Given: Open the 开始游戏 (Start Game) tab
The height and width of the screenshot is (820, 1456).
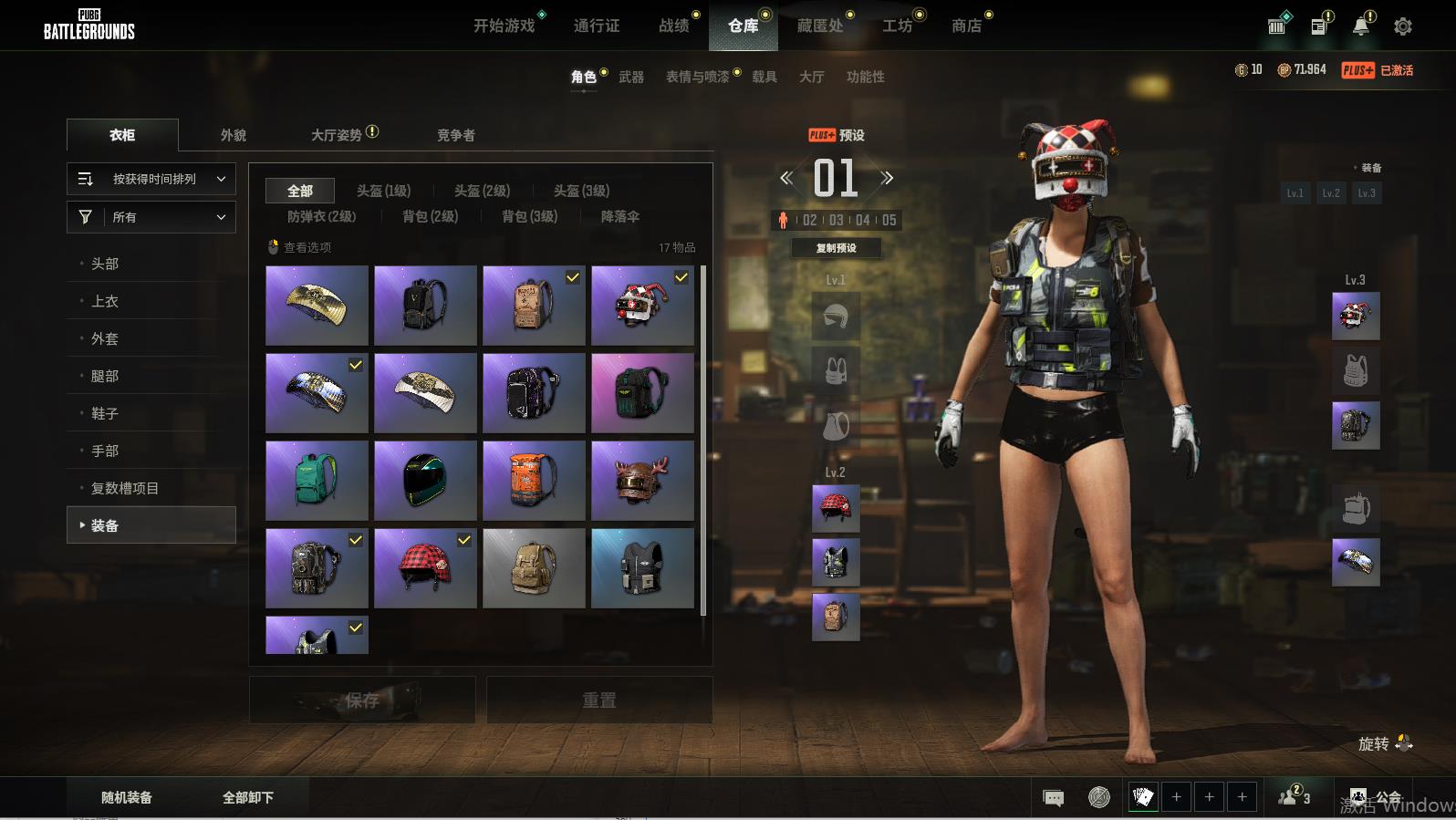Looking at the screenshot, I should [504, 26].
